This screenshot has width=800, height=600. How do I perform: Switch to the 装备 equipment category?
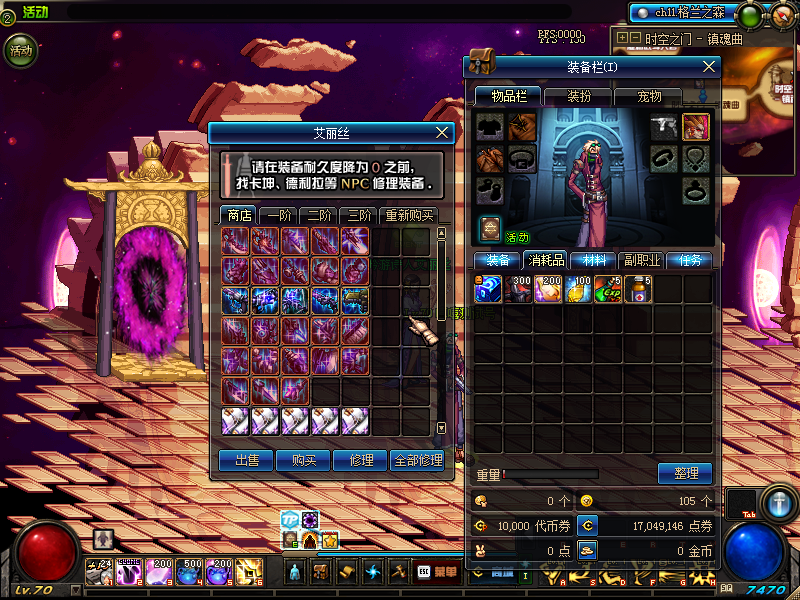497,260
